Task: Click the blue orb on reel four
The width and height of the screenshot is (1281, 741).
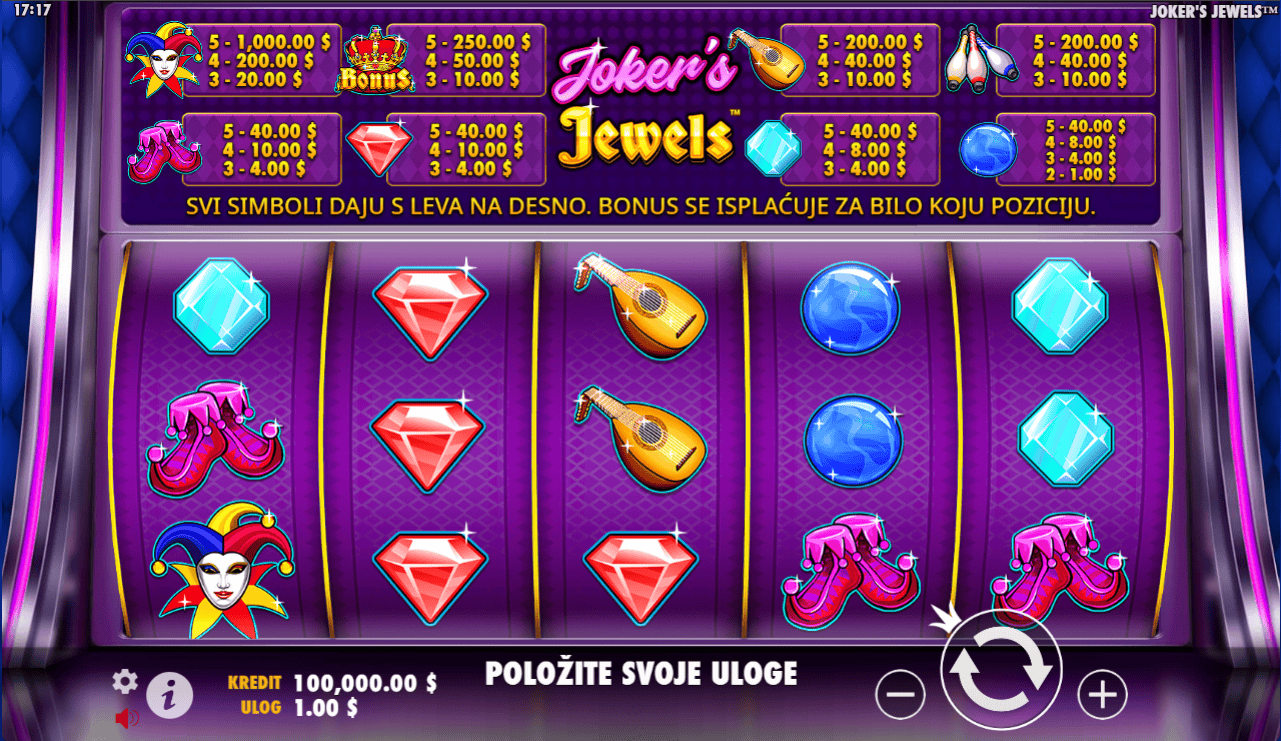Action: [x=850, y=308]
